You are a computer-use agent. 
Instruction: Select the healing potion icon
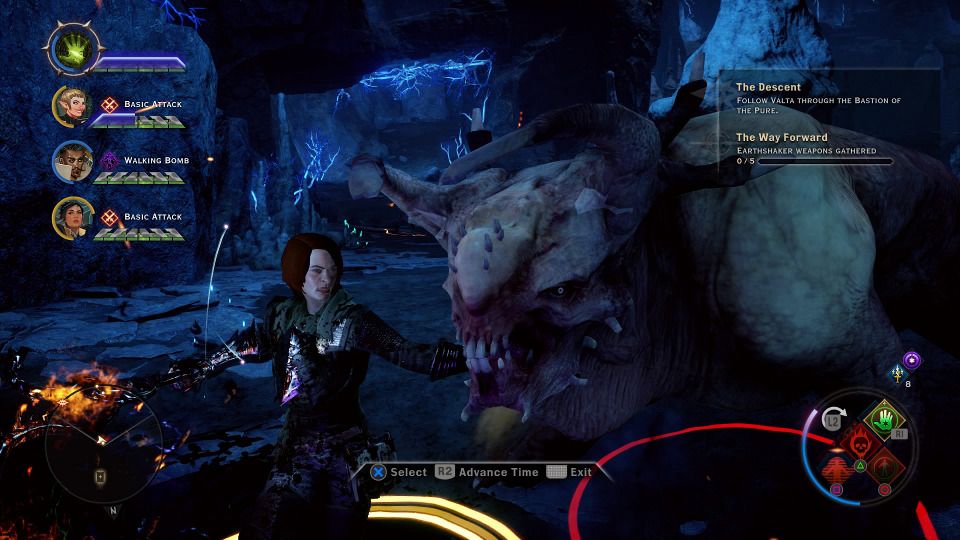(898, 373)
